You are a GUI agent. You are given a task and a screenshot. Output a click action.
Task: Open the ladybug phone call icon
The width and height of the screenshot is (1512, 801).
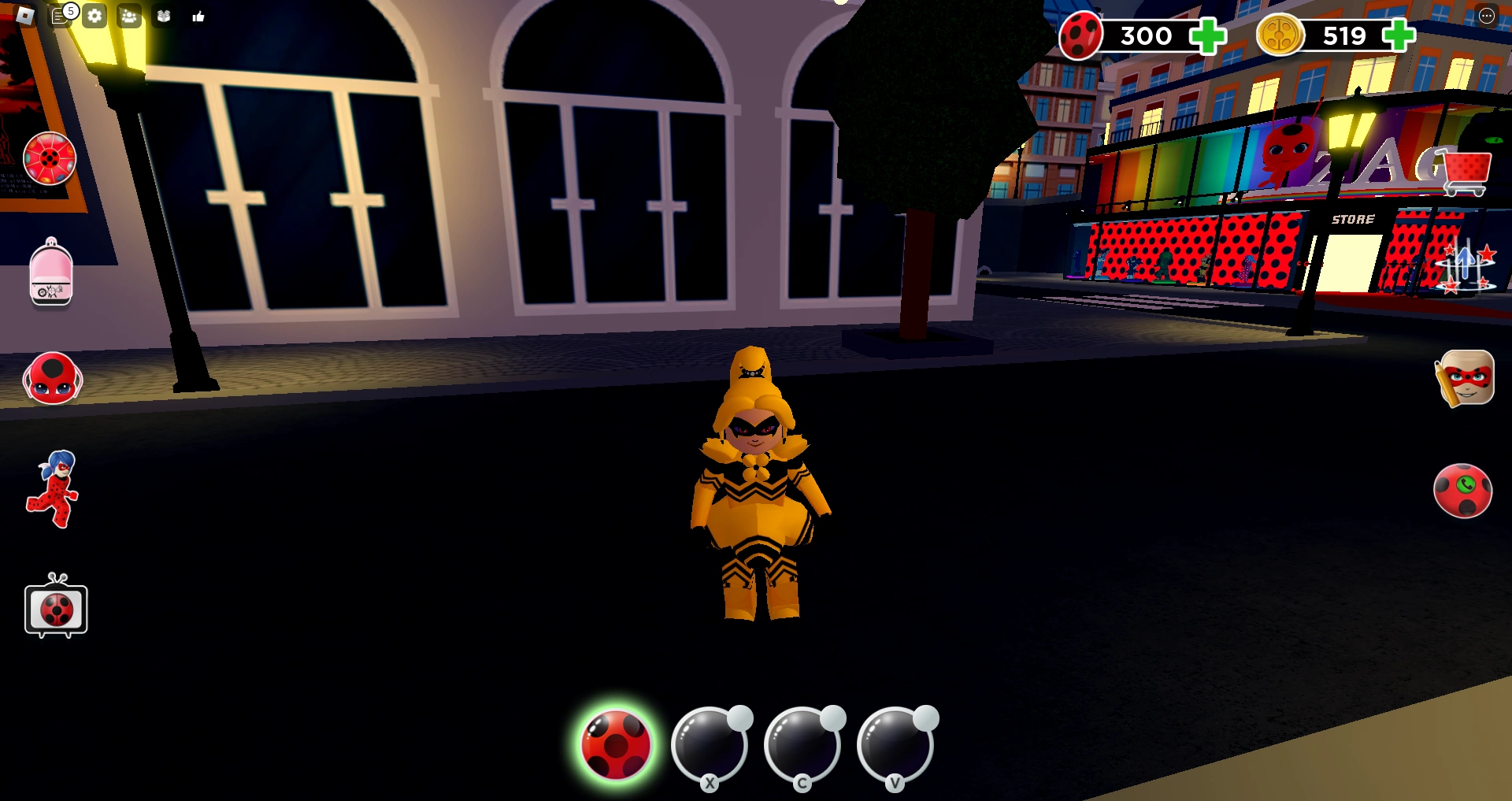point(1465,490)
